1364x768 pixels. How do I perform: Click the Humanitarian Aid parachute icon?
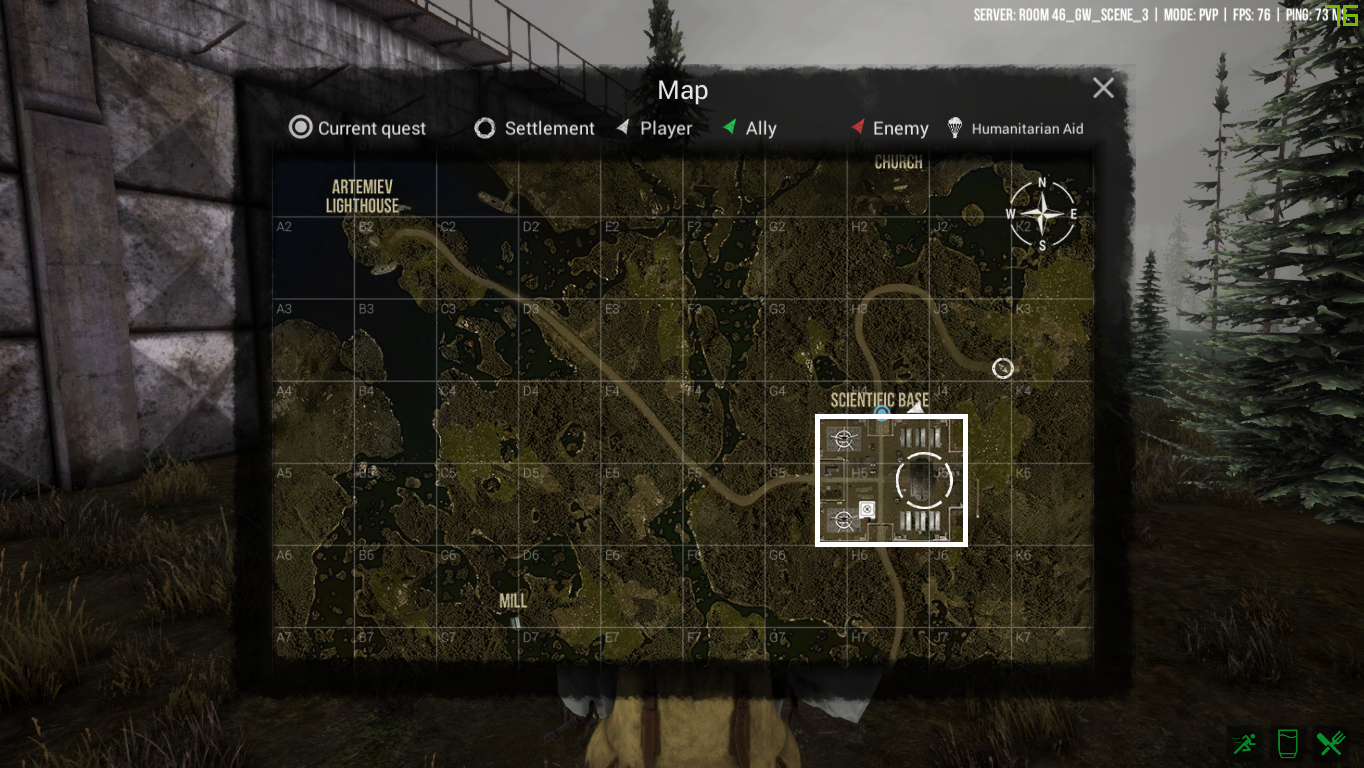point(953,127)
